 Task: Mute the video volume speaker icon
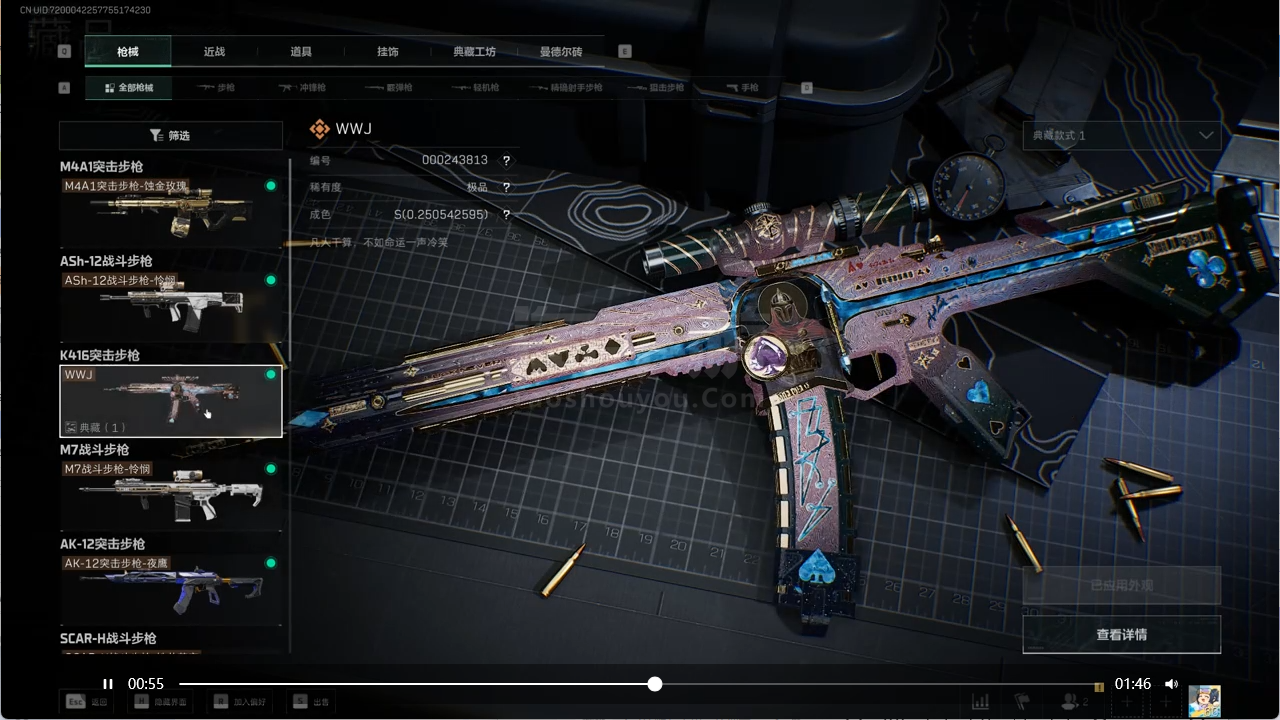1171,684
